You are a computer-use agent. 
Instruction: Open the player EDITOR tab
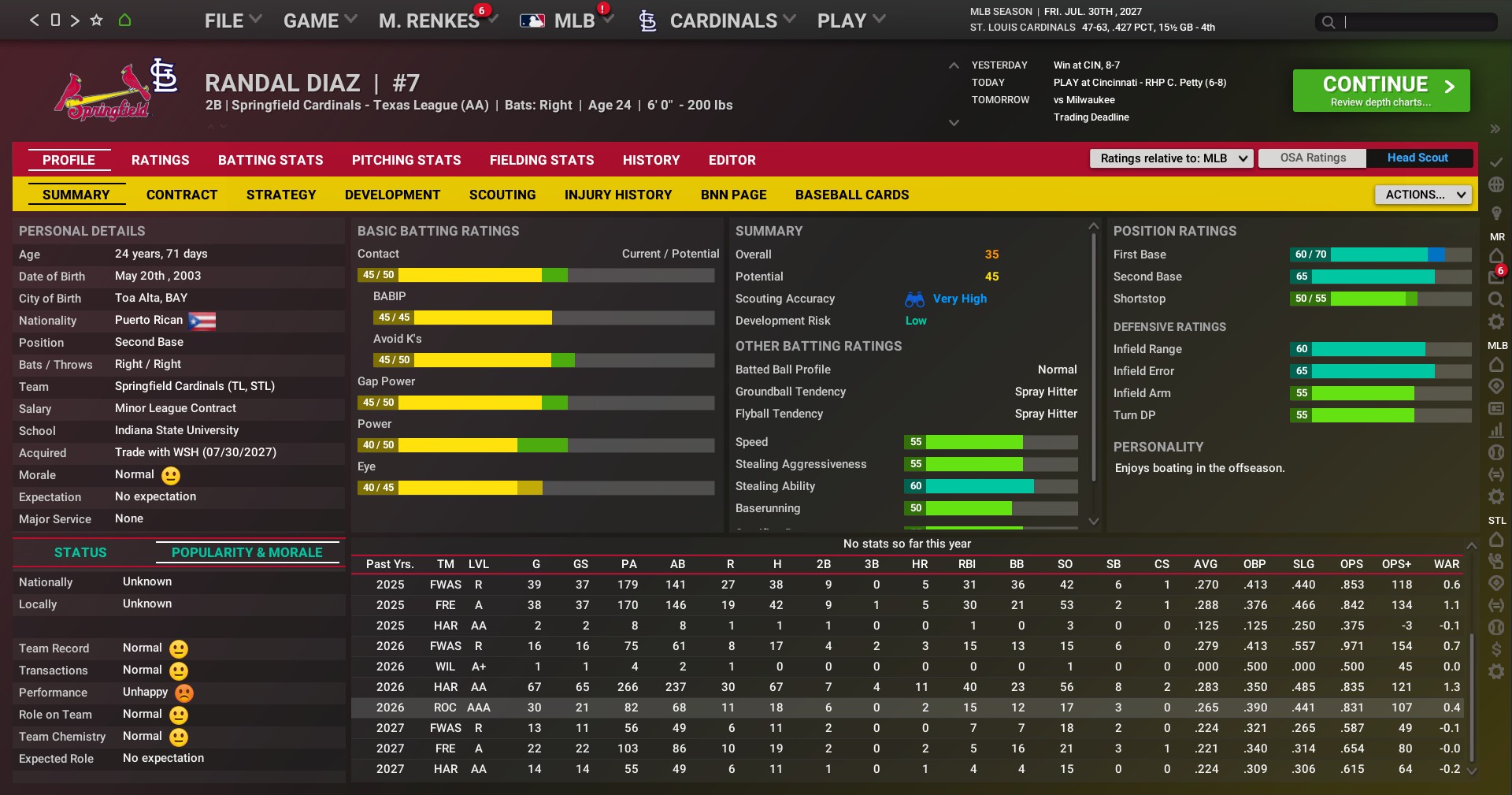[x=732, y=160]
